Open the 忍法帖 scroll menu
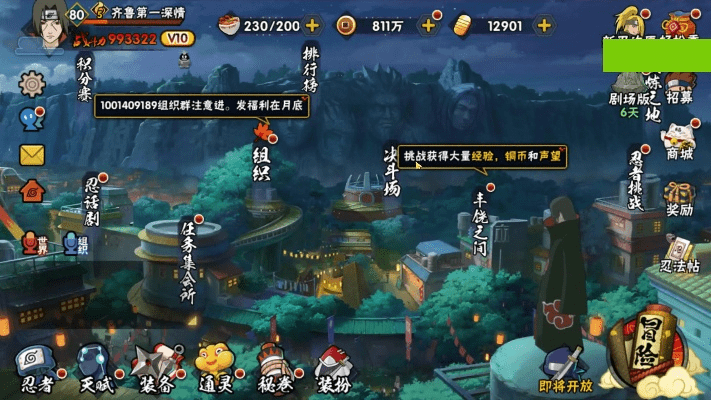Screen dimensions: 711x400 679,255
